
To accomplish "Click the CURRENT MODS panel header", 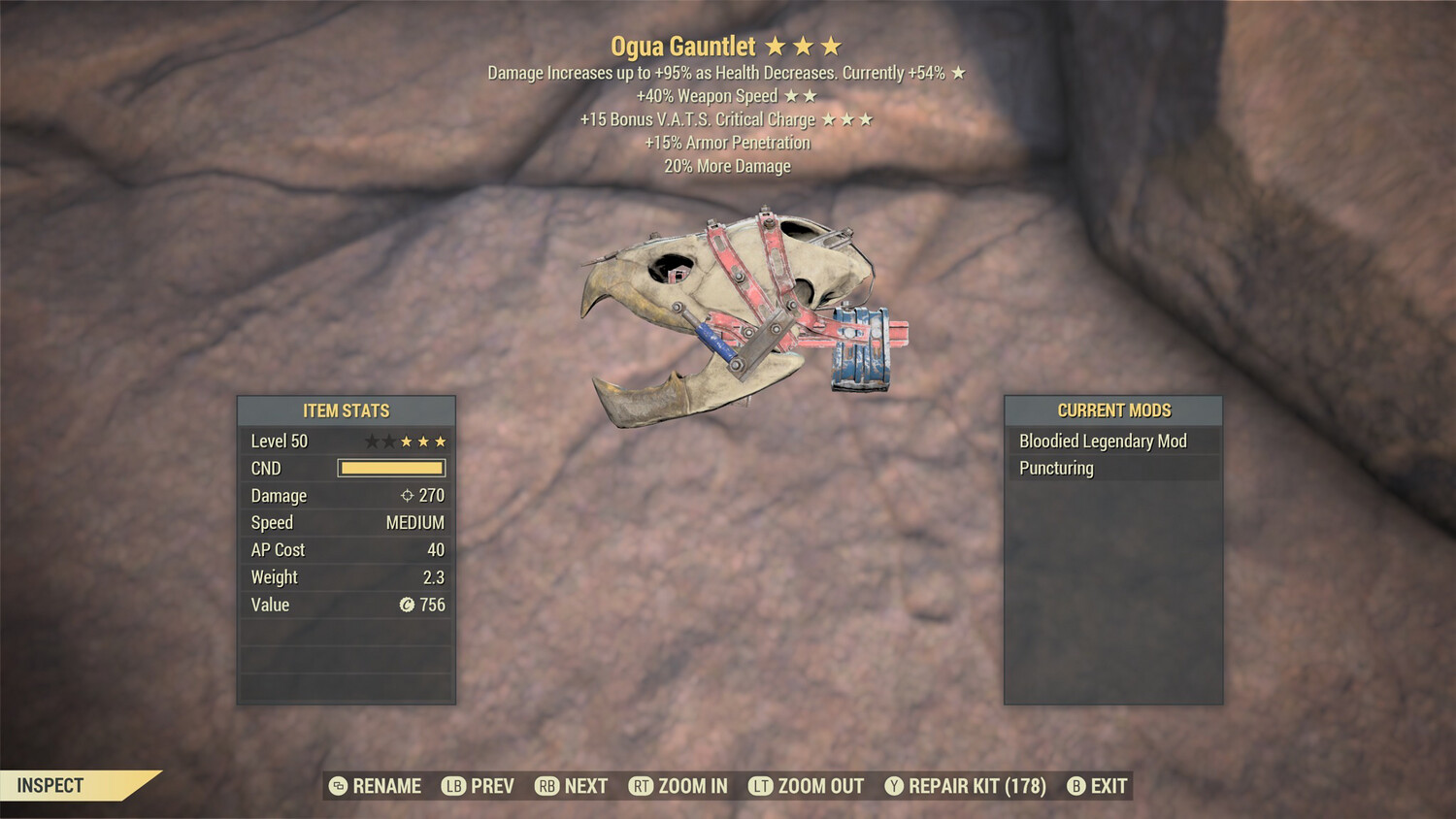I will [1112, 409].
